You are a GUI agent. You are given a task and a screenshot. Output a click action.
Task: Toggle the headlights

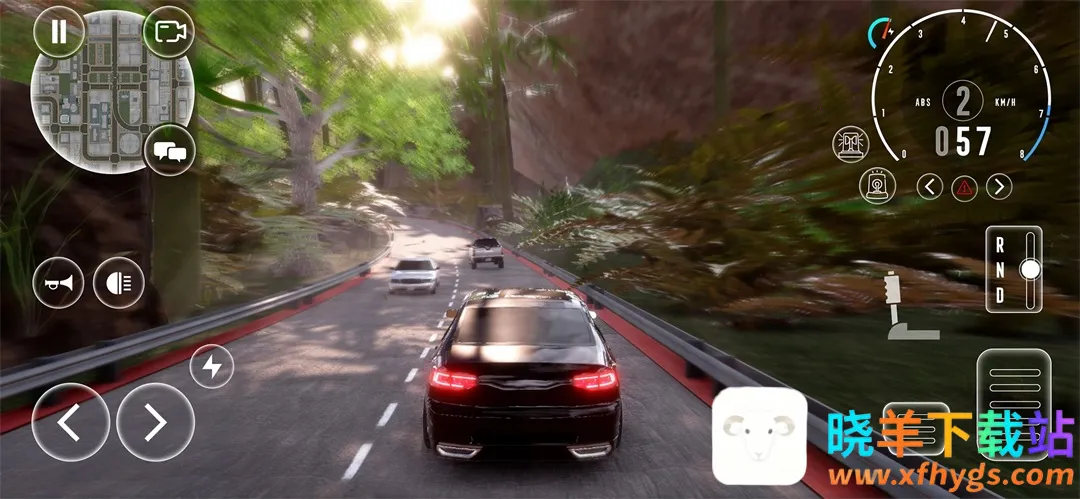(119, 283)
